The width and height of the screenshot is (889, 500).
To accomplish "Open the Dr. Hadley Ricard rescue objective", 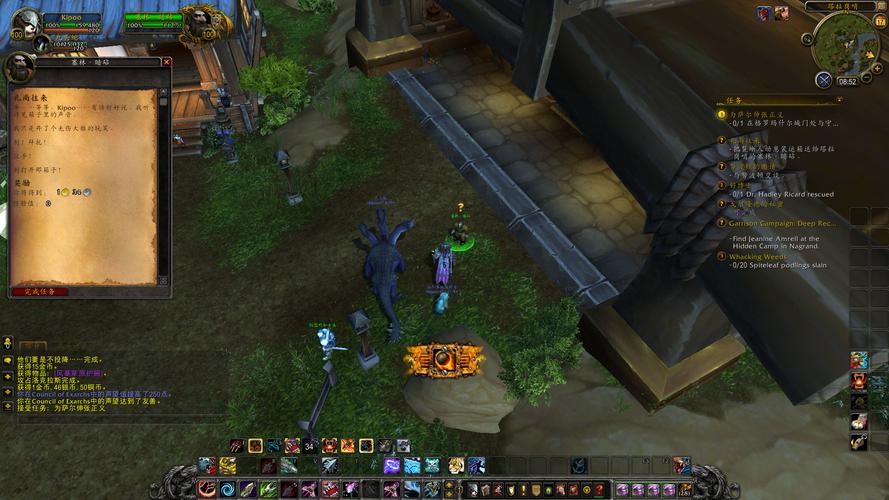I will point(782,194).
